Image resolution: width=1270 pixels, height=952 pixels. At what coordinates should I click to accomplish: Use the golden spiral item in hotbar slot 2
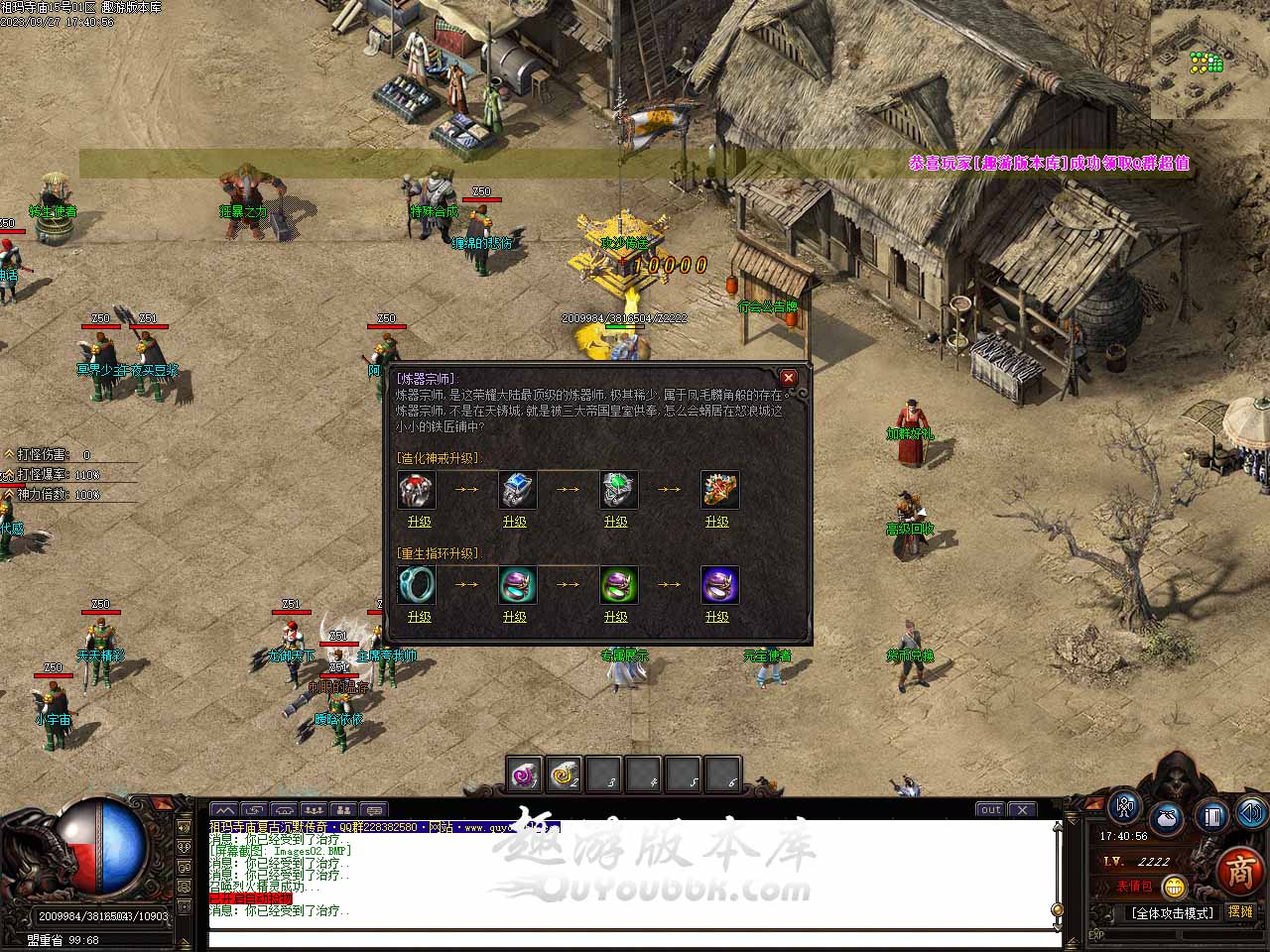(x=565, y=774)
